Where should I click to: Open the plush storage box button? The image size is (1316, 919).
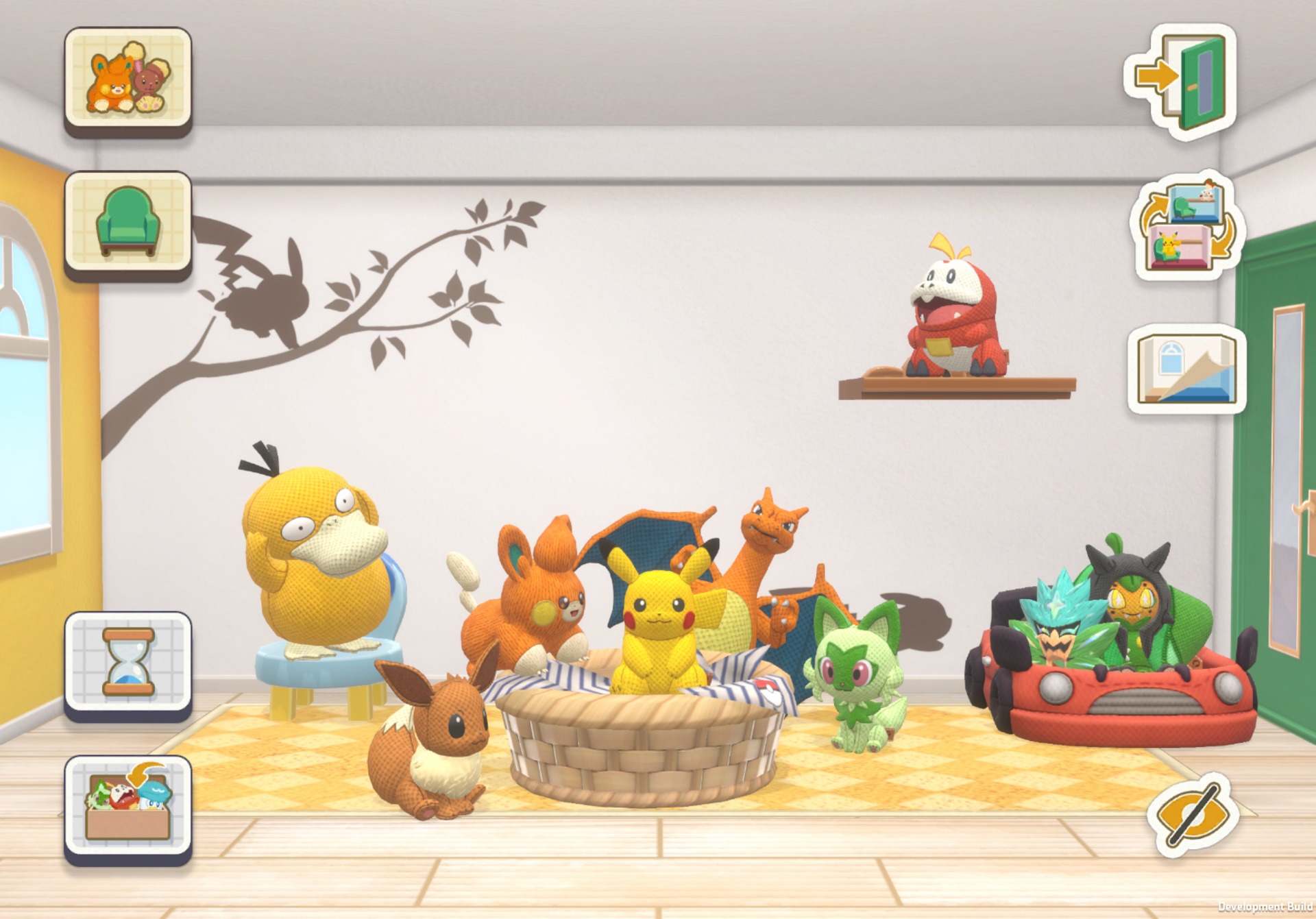128,806
